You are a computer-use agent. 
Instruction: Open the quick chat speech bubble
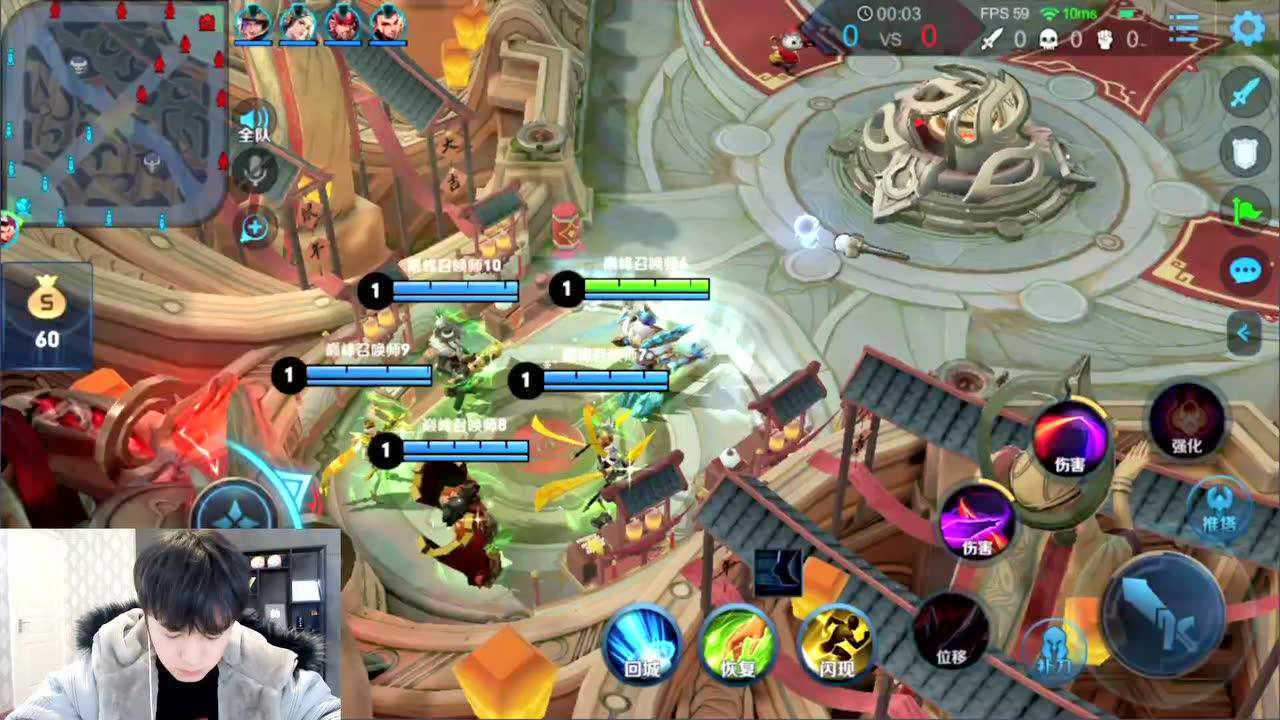coord(1245,270)
